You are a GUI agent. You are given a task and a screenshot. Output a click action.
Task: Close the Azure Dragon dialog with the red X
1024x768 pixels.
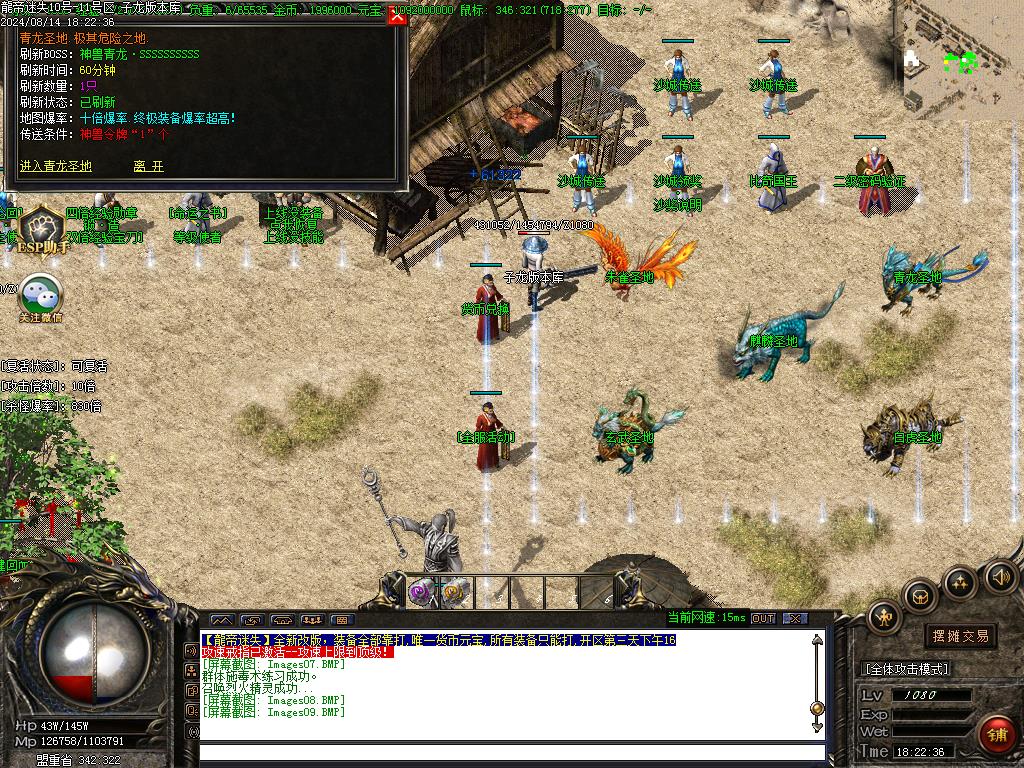(x=397, y=15)
